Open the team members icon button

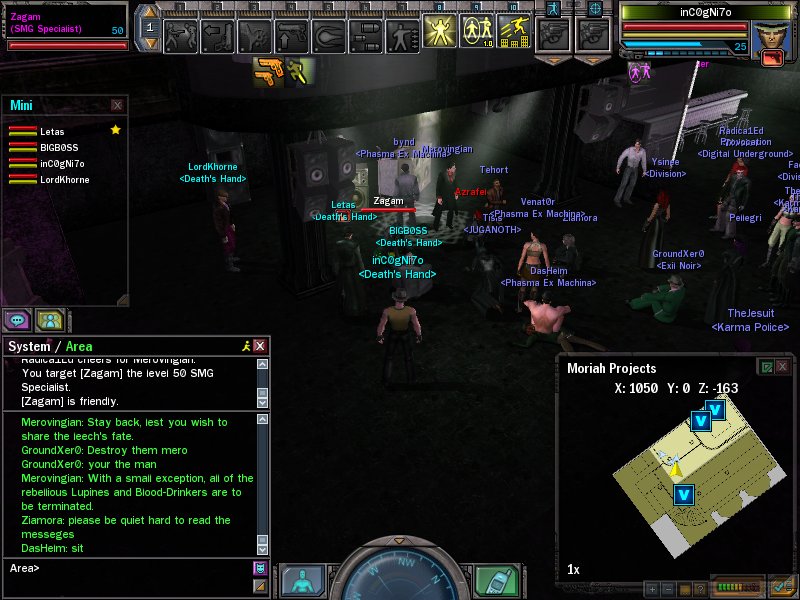pos(49,320)
